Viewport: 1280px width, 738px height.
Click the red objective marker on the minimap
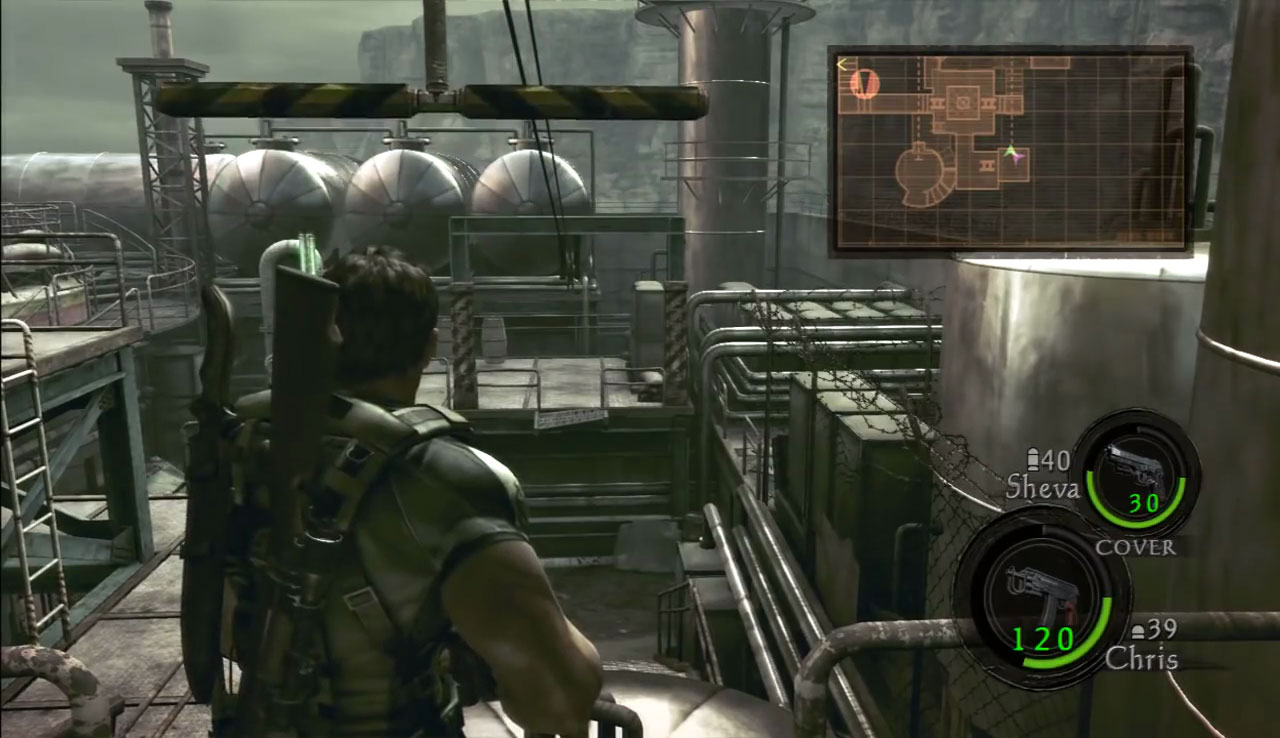tap(863, 83)
